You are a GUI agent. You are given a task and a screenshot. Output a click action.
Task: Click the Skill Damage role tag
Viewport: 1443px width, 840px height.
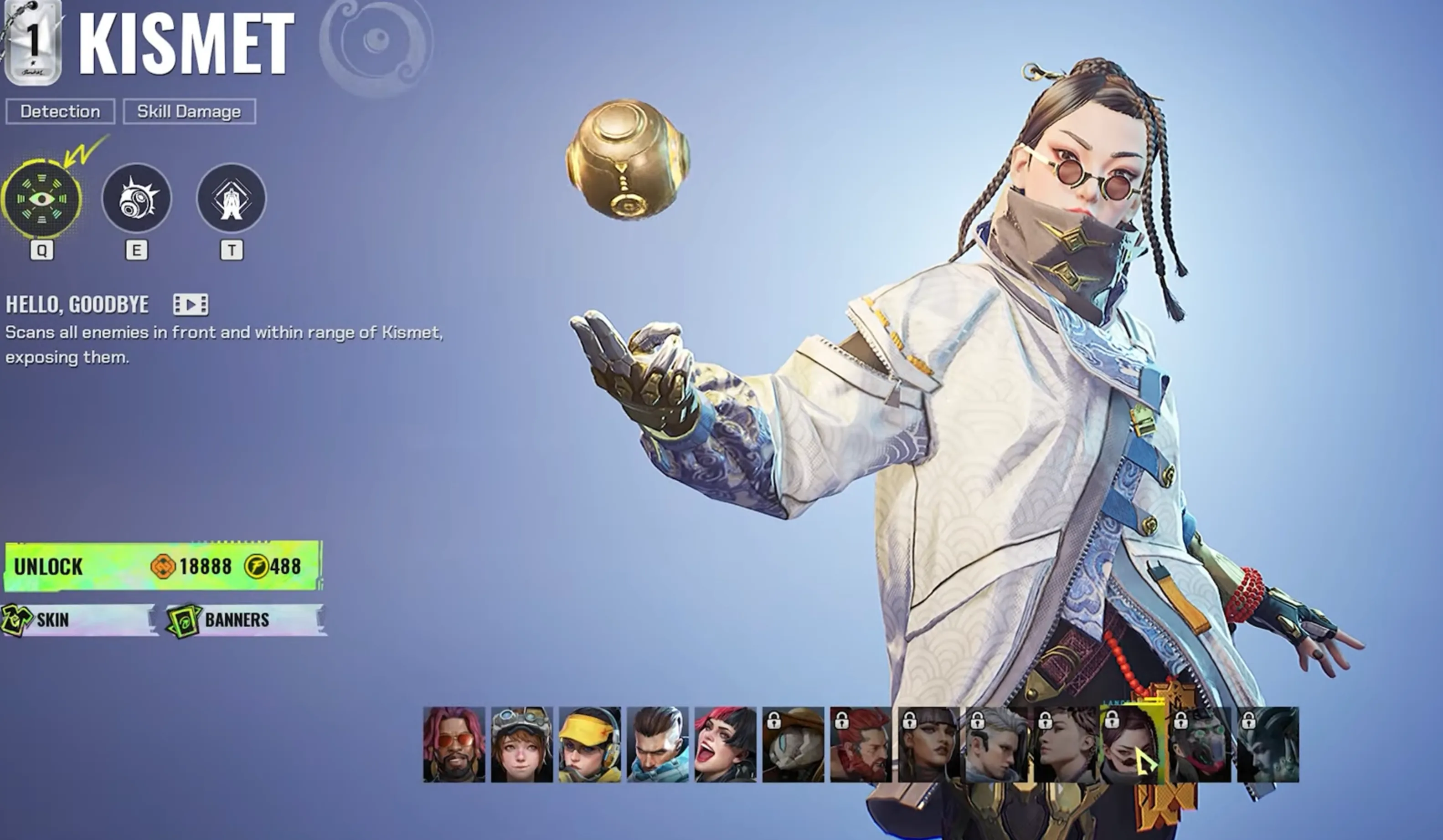189,111
